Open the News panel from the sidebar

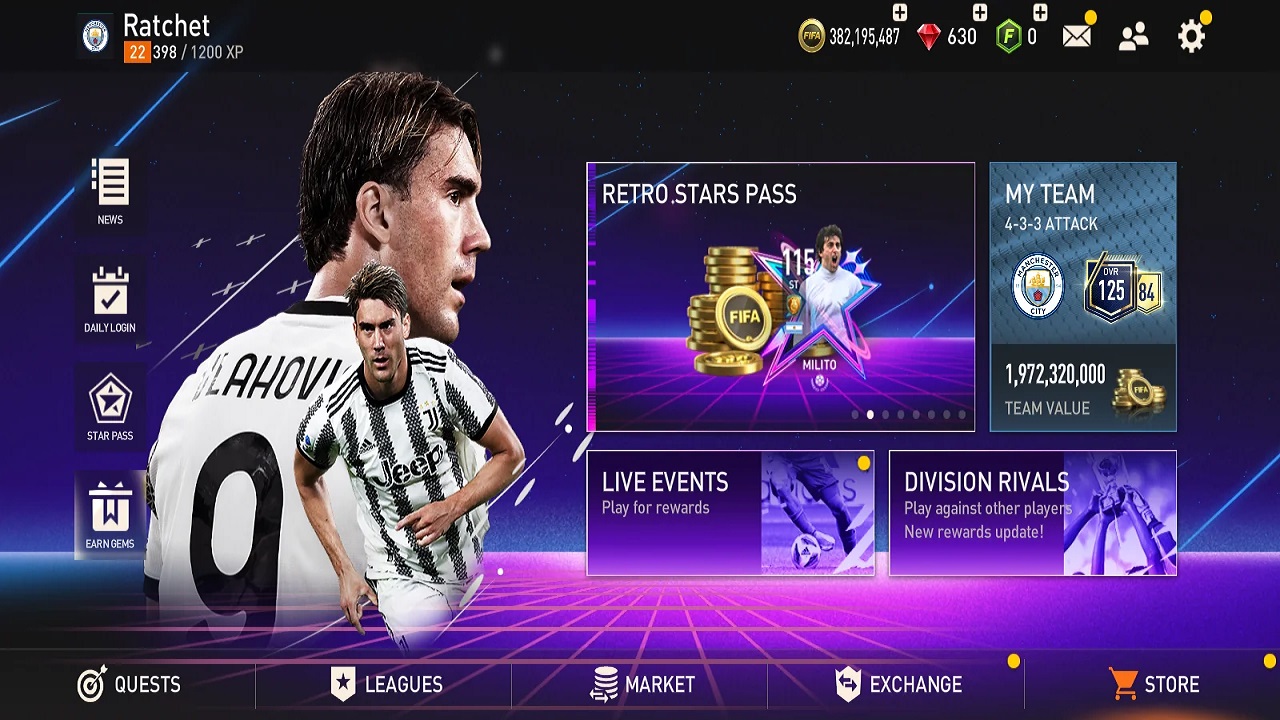point(110,192)
